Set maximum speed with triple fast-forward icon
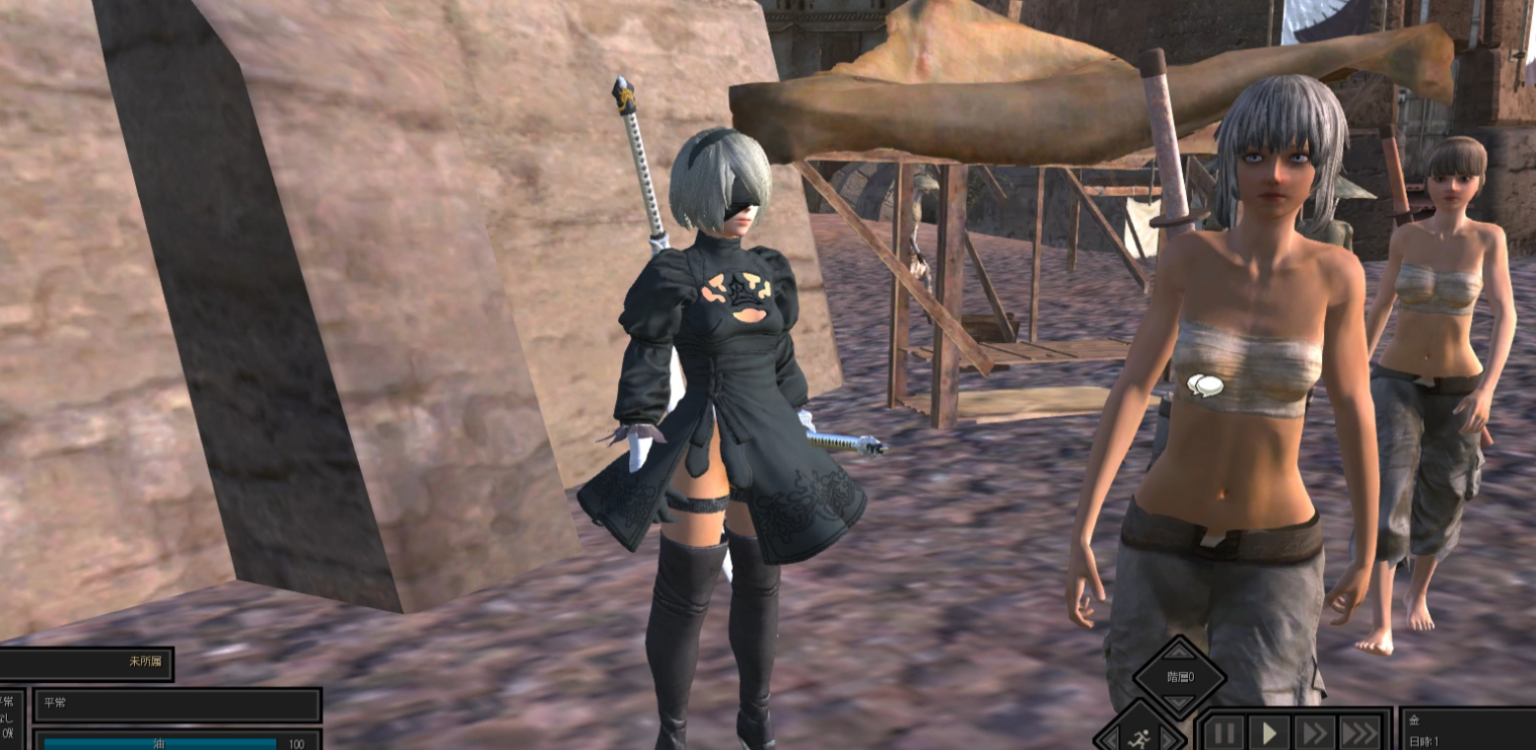 click(x=1357, y=733)
